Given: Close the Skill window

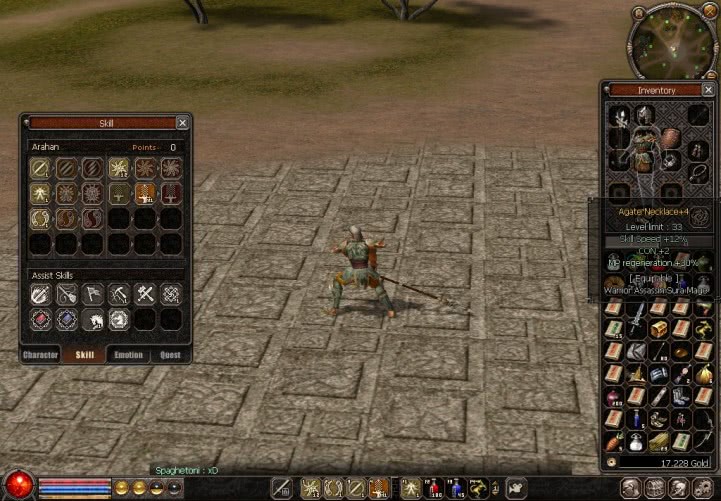Looking at the screenshot, I should [182, 123].
